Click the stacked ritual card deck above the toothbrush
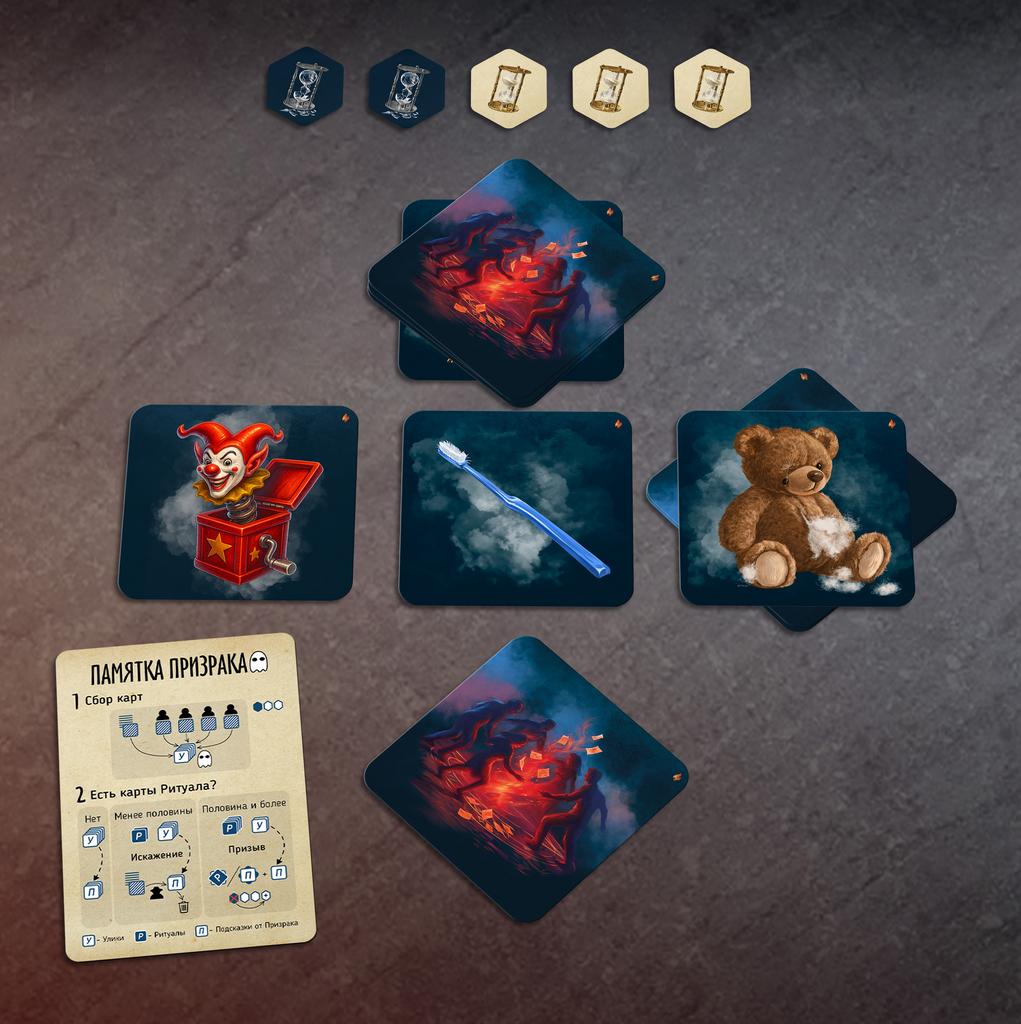The height and width of the screenshot is (1024, 1021). pyautogui.click(x=516, y=281)
